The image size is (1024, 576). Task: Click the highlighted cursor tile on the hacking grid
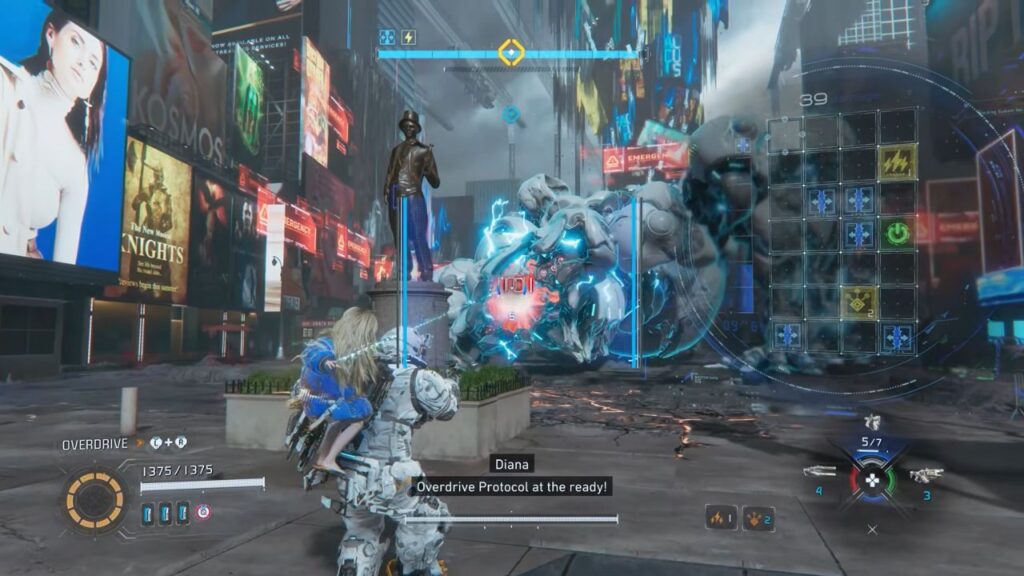pyautogui.click(x=785, y=134)
